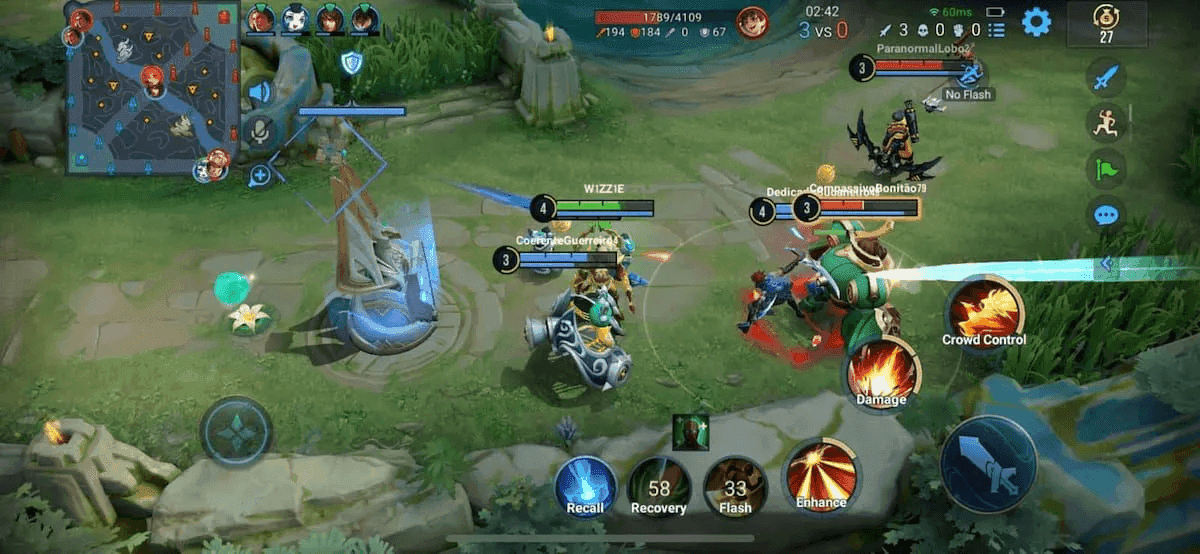This screenshot has width=1200, height=554.
Task: Send the sword attack signal
Action: tap(1106, 78)
